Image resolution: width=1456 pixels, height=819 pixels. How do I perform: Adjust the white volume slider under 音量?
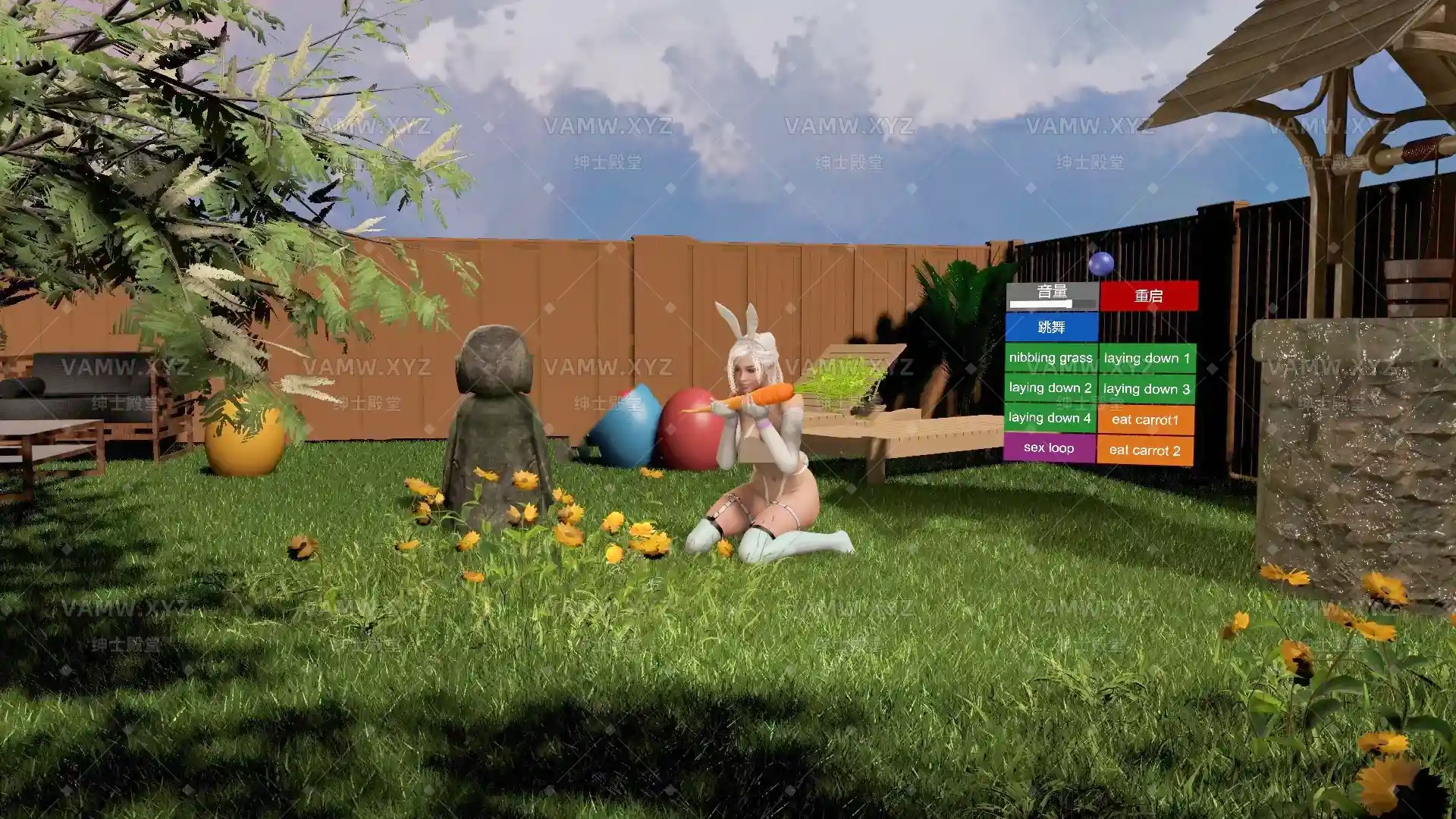[x=1040, y=306]
